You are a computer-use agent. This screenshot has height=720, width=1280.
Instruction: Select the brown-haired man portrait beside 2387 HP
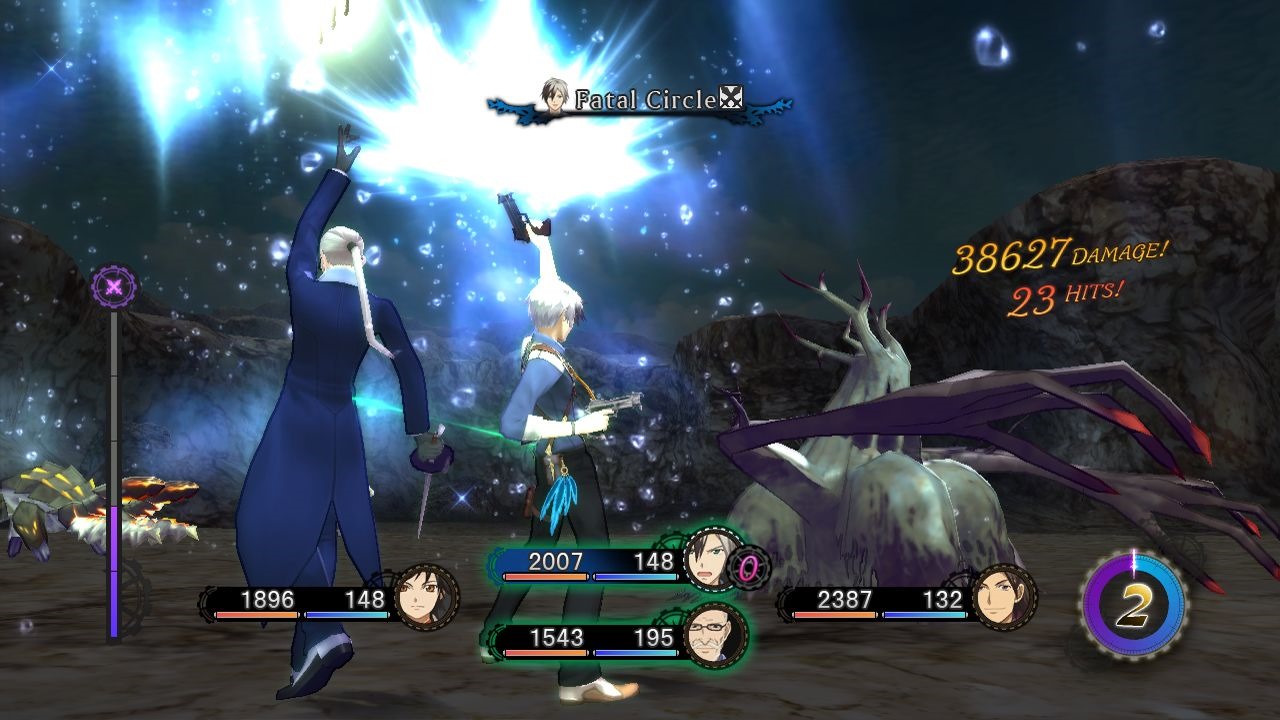[1004, 599]
